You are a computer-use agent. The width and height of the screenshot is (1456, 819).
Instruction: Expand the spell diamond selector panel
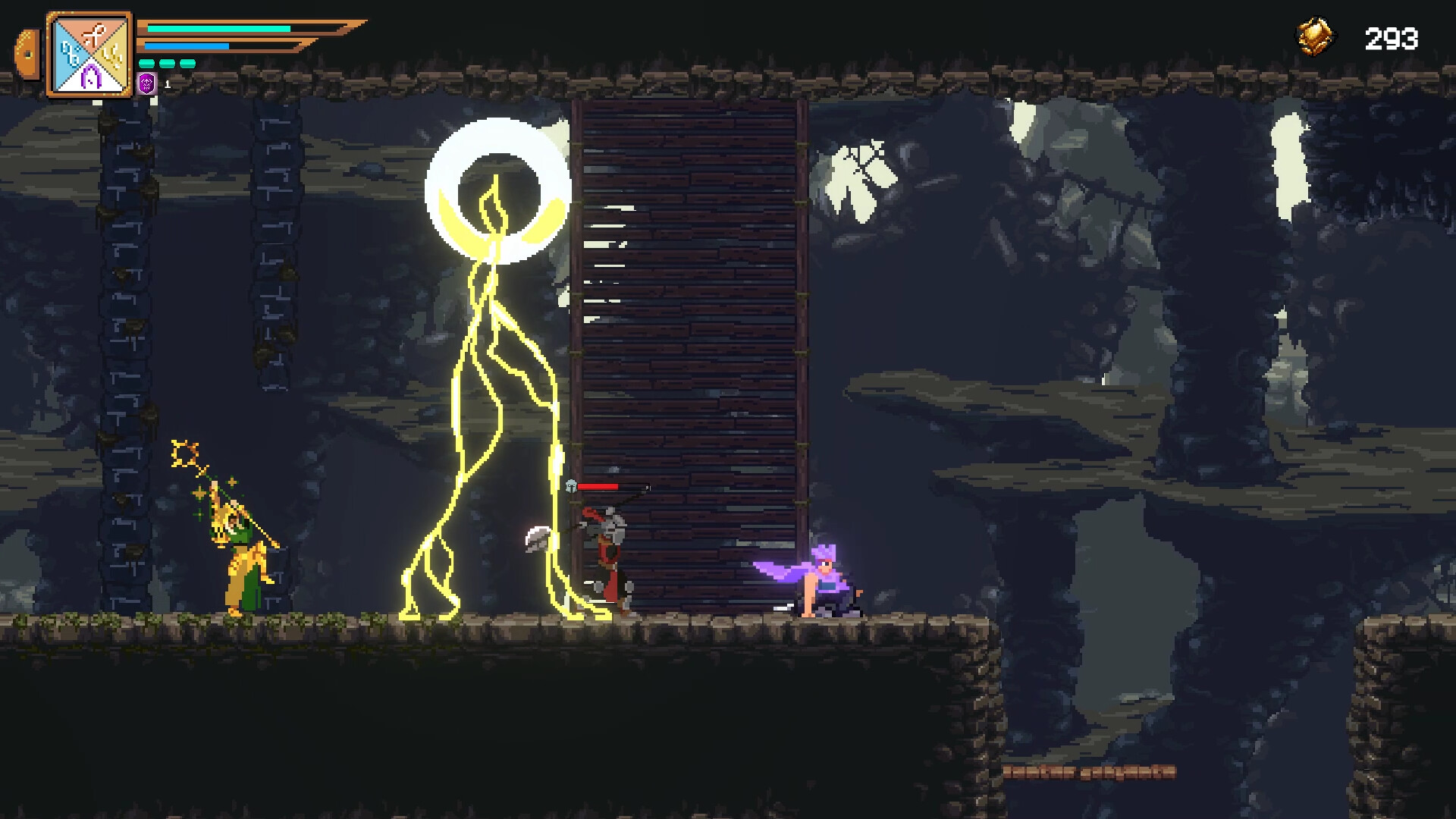(91, 53)
